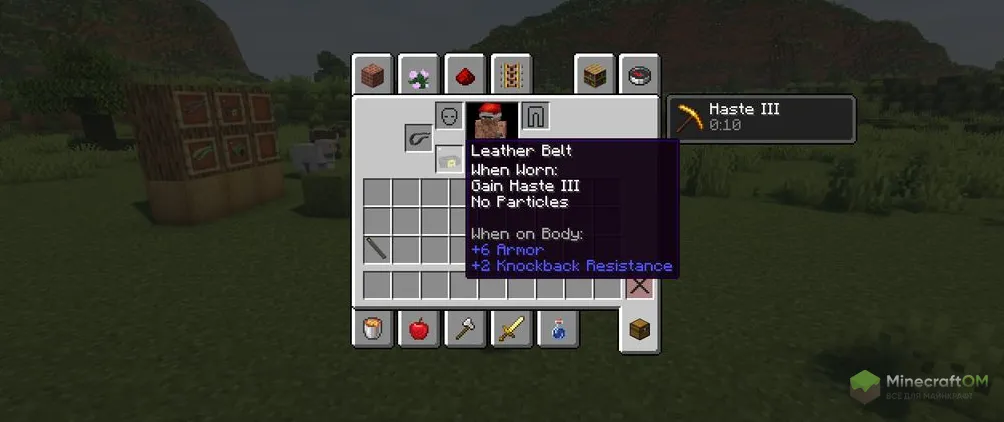This screenshot has height=422, width=1004.
Task: Select the cape back equipment slot
Action: point(536,116)
